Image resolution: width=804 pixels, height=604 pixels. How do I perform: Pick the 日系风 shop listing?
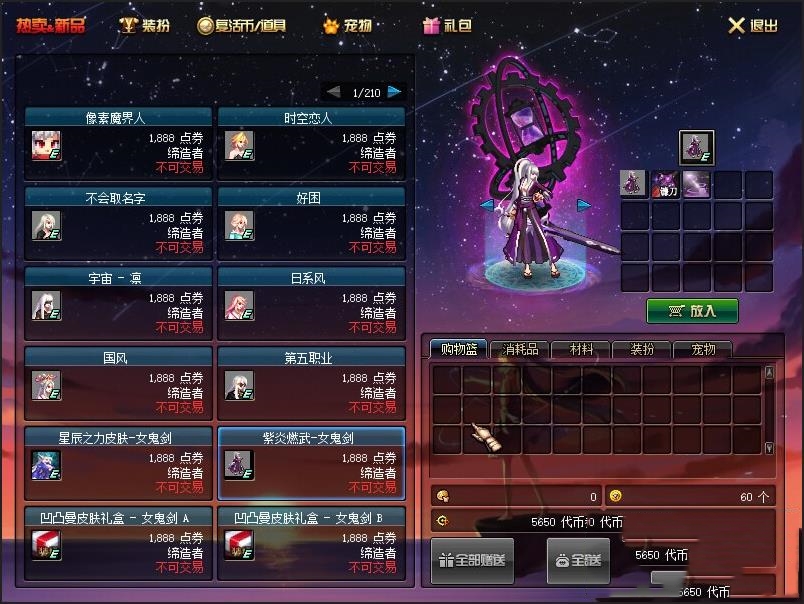coord(311,301)
